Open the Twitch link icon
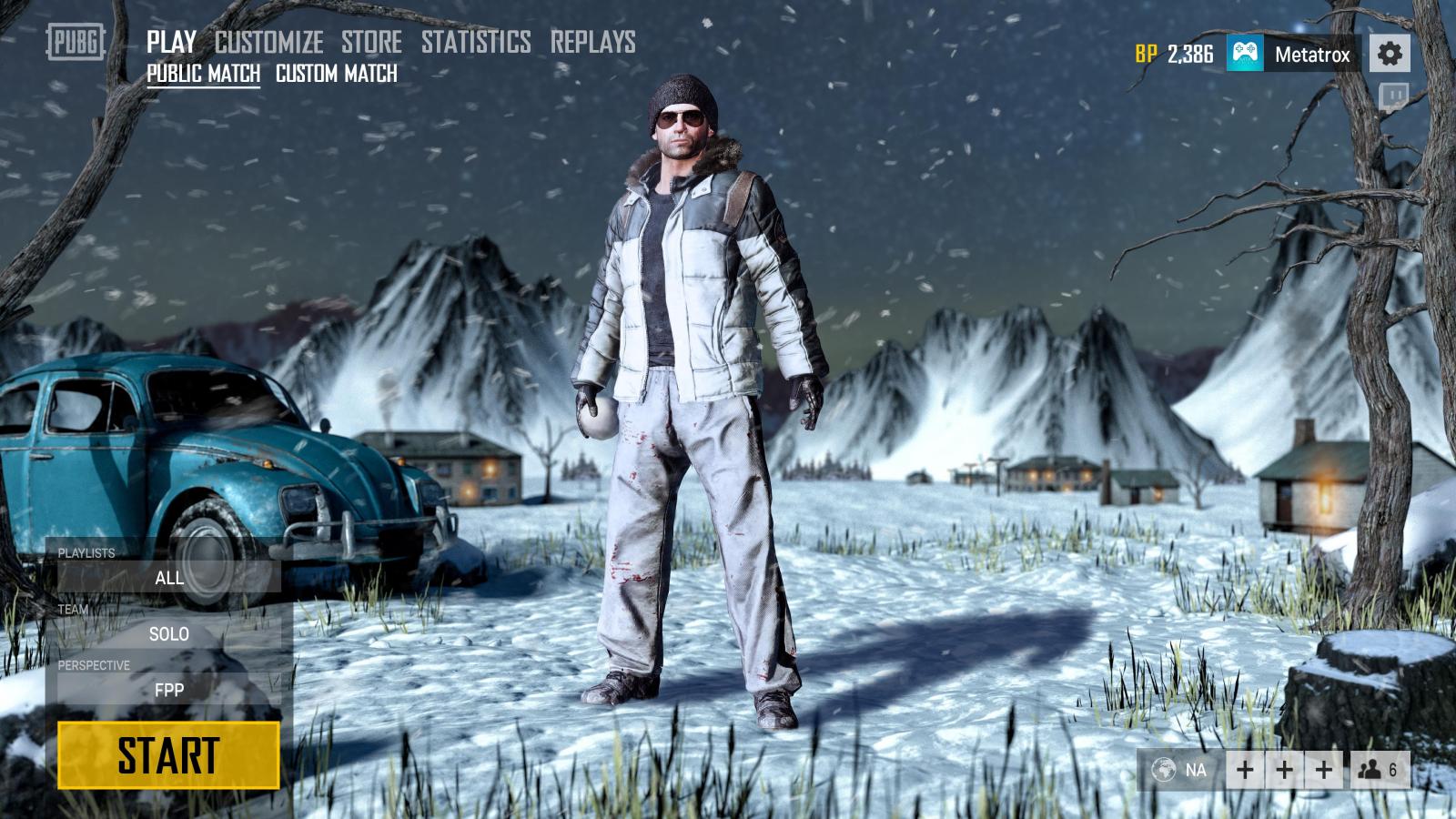The width and height of the screenshot is (1456, 819). tap(1393, 96)
